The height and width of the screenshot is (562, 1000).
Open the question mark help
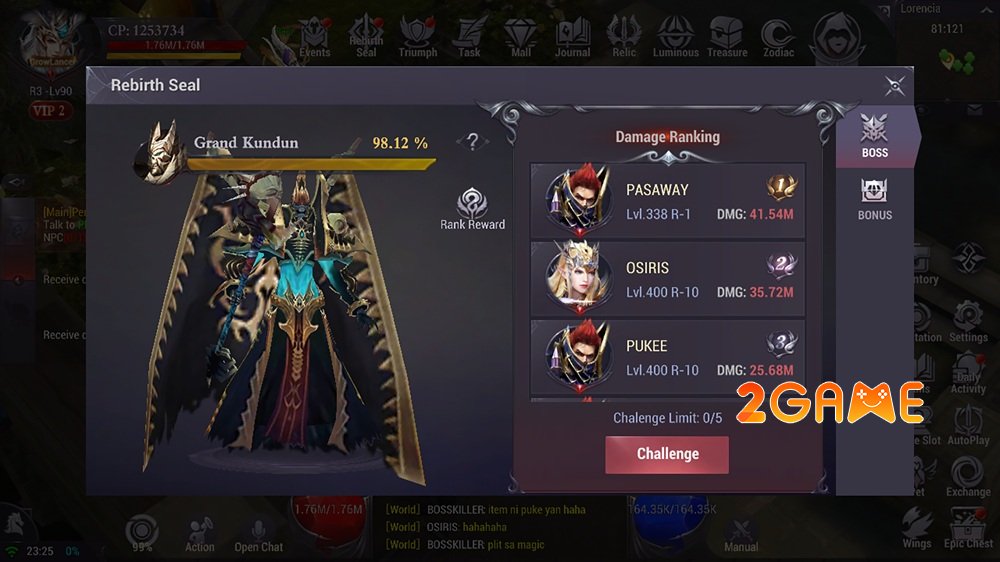[472, 143]
